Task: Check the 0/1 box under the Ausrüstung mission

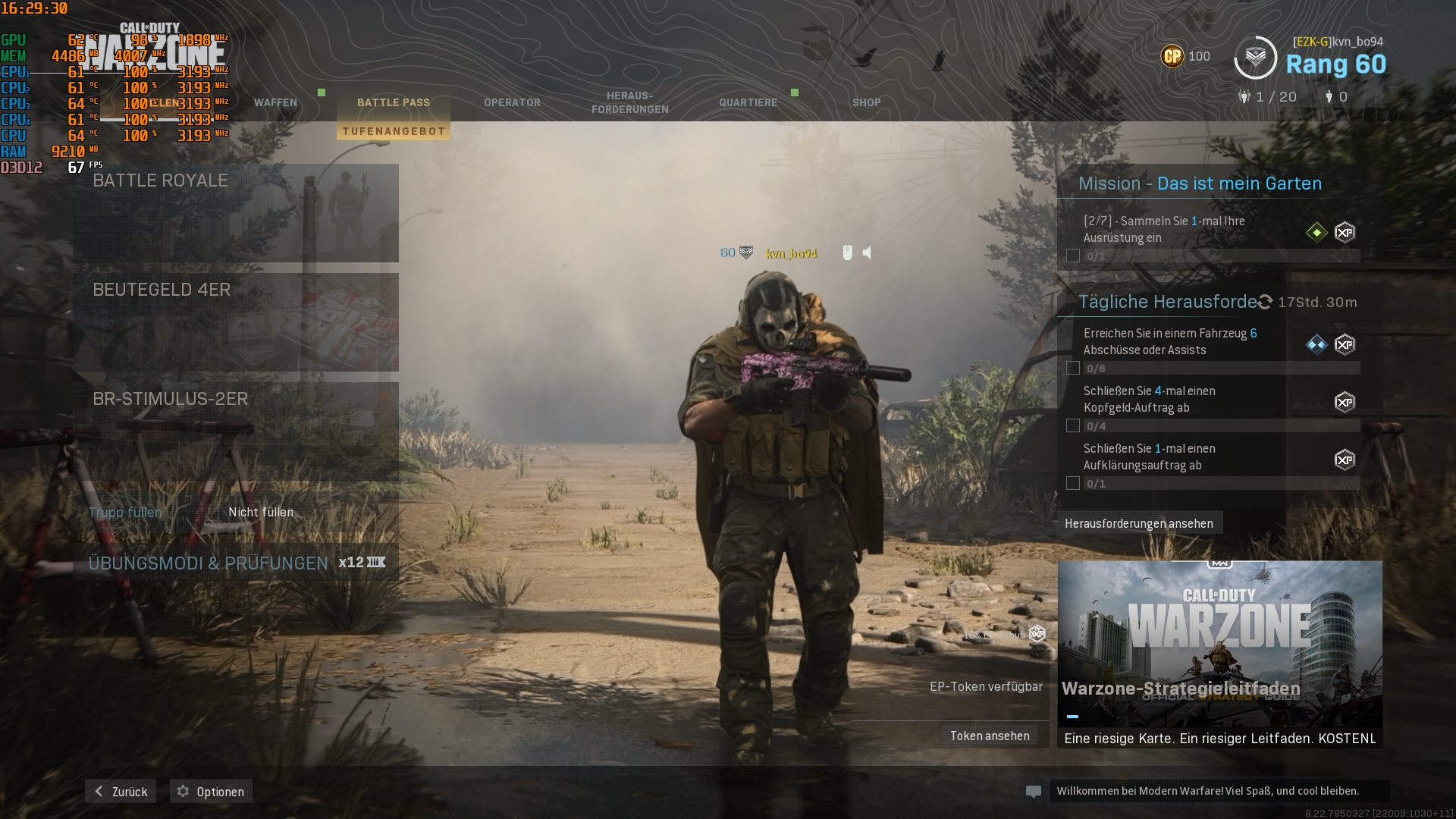Action: pos(1072,256)
